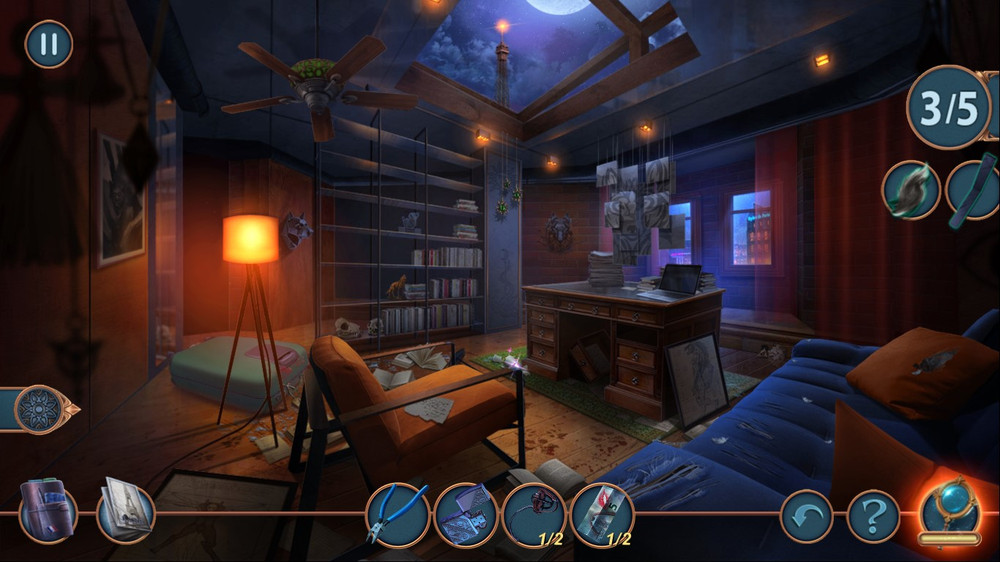This screenshot has height=562, width=1000.
Task: Select the dark strap target icon
Action: click(974, 188)
